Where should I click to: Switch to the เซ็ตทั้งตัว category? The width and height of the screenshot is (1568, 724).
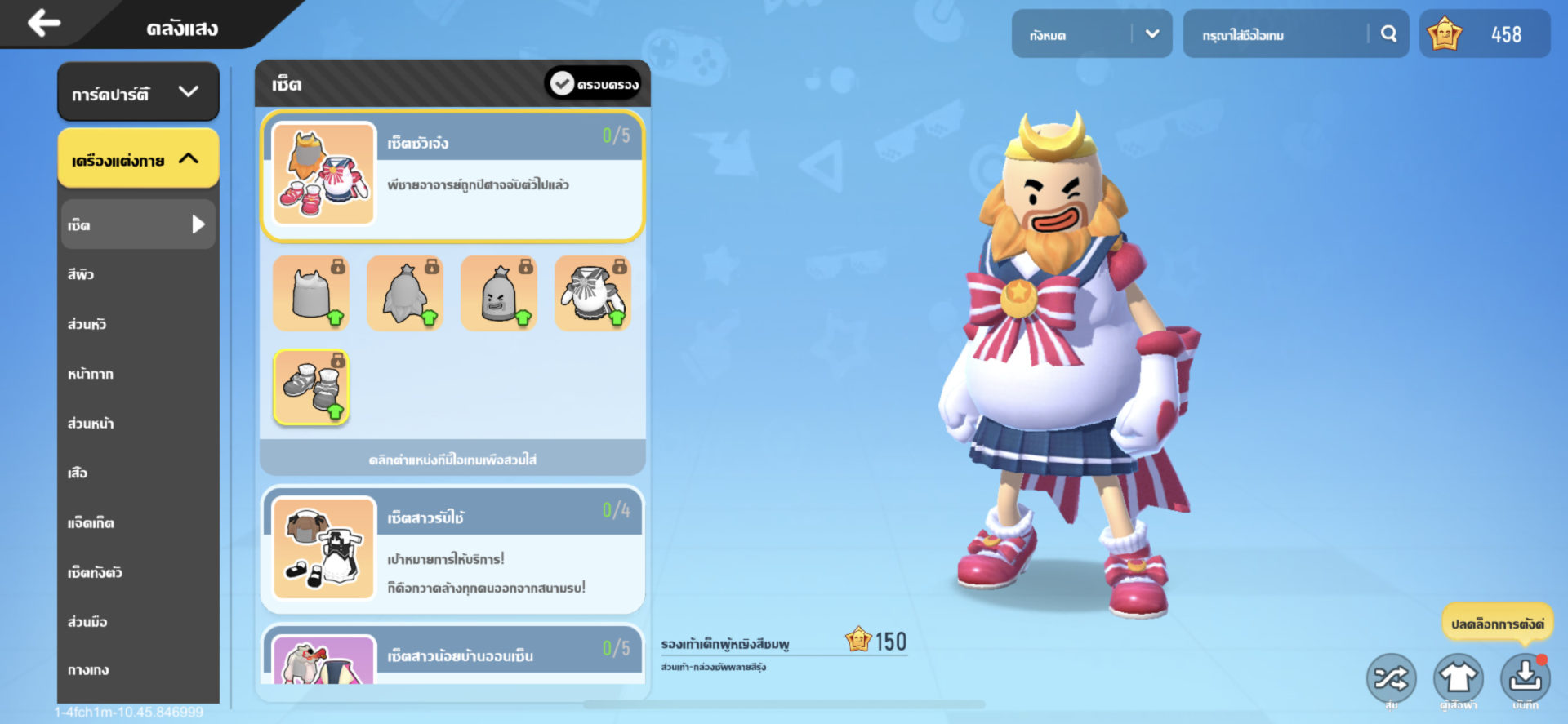(x=95, y=572)
